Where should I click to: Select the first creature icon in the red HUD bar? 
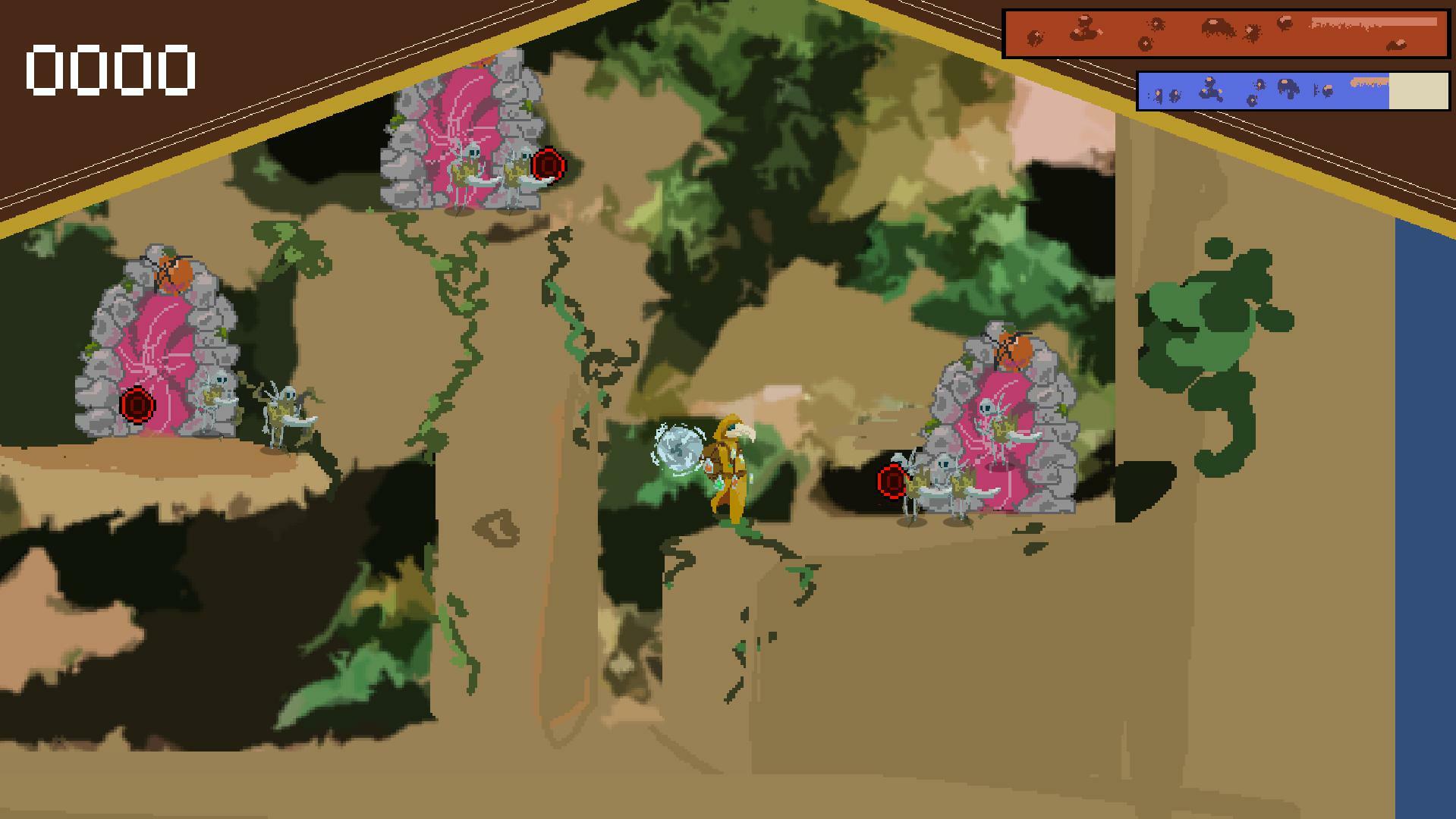(x=1035, y=36)
